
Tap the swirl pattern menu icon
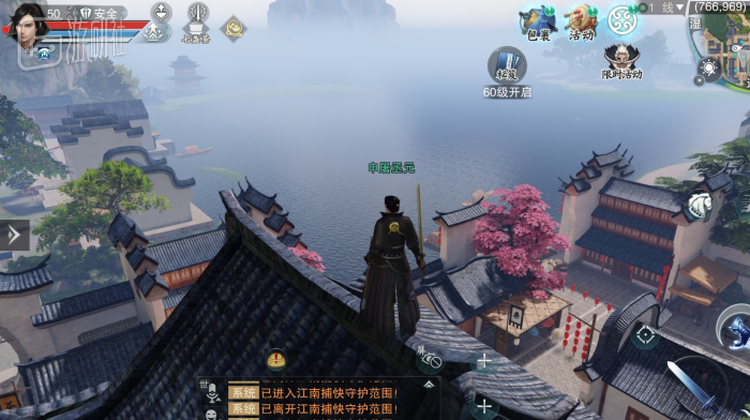tap(623, 19)
